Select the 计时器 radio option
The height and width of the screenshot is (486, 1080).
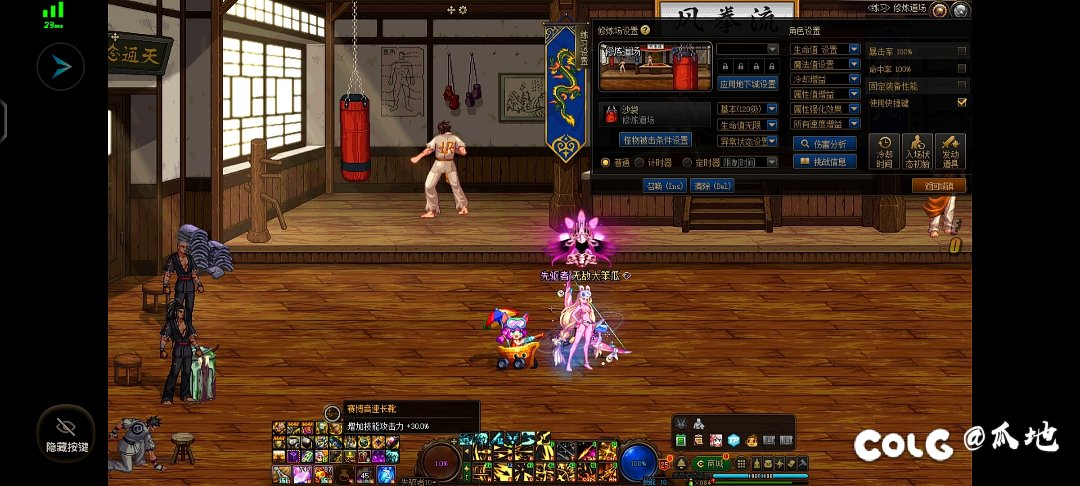coord(639,162)
